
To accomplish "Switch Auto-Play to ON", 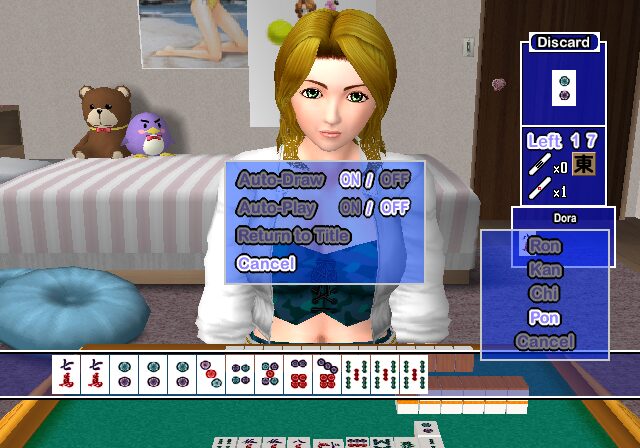I will 349,208.
